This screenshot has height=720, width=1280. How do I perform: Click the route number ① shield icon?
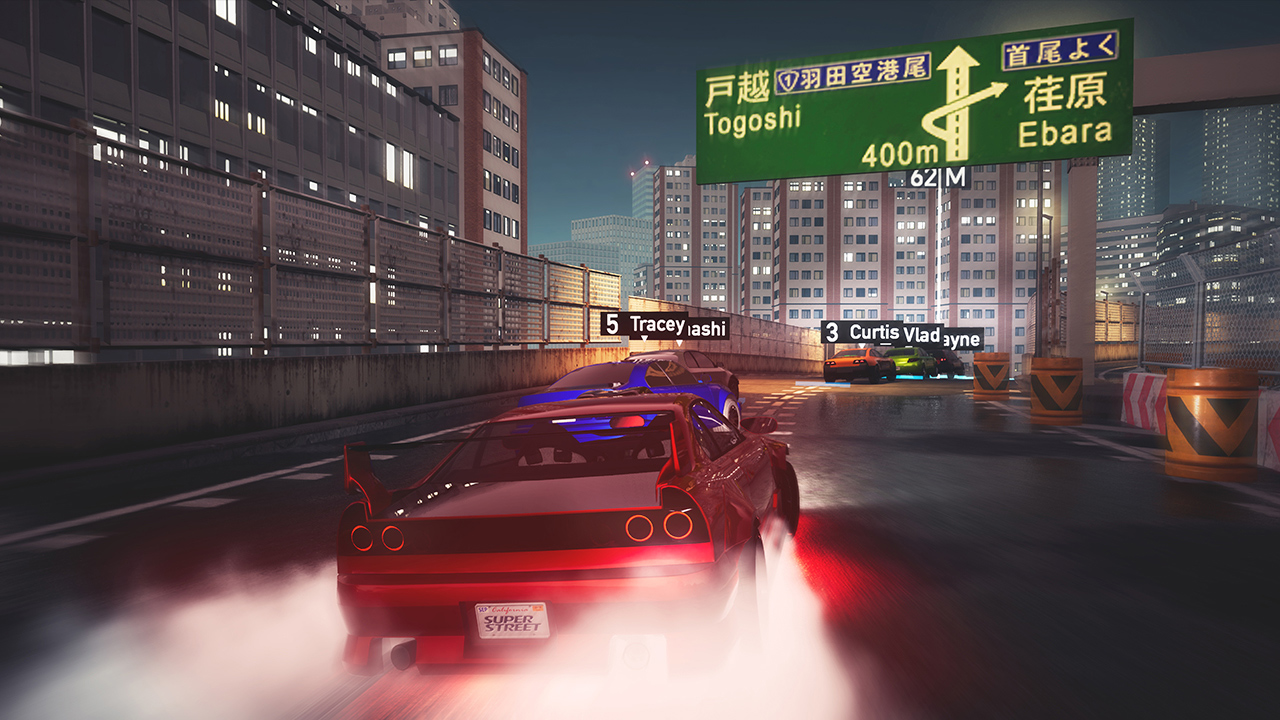click(789, 77)
